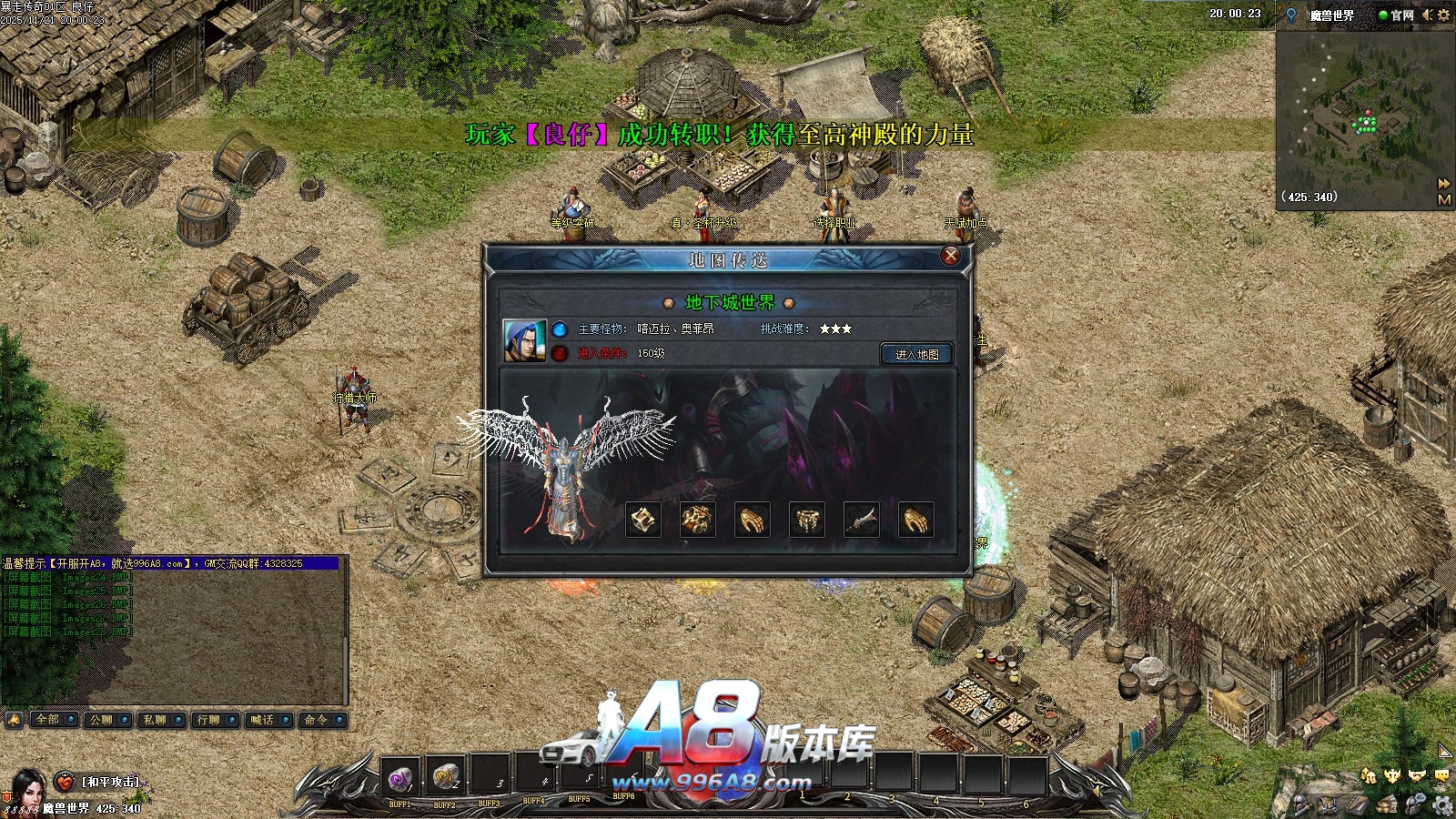Enter the map with the 进入地图 button

click(x=916, y=354)
